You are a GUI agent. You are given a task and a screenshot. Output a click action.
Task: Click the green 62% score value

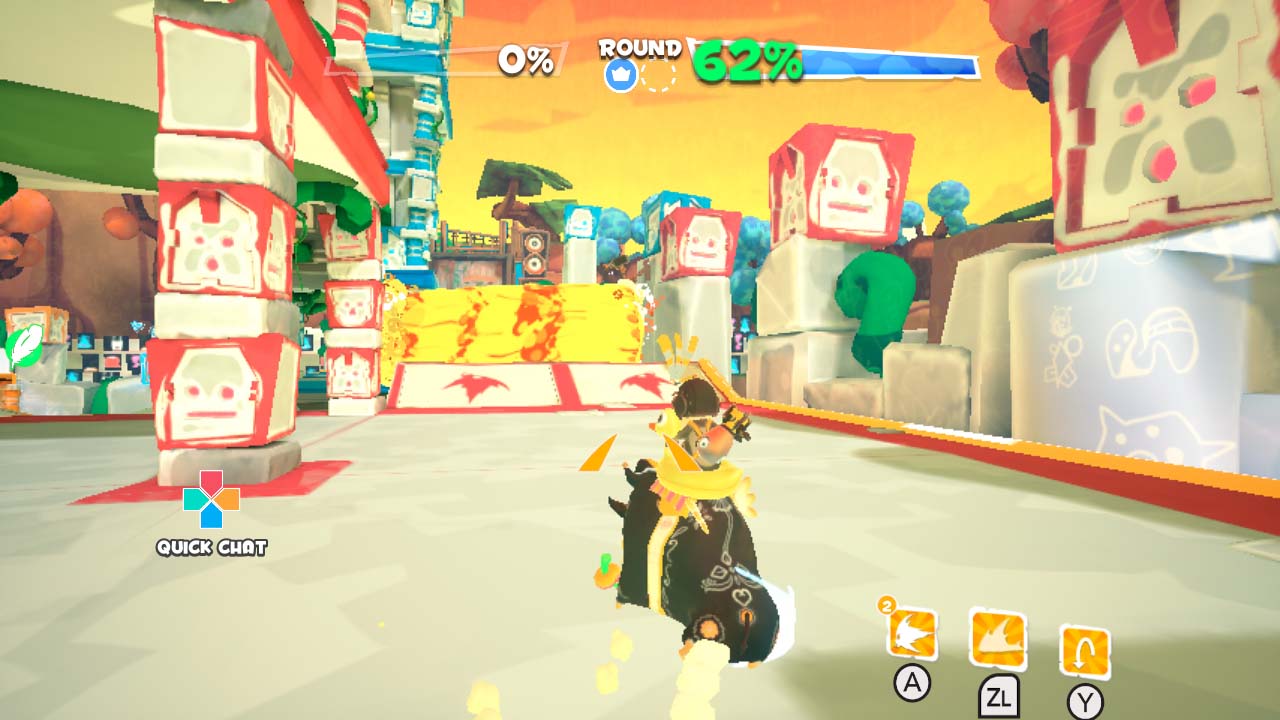(748, 60)
